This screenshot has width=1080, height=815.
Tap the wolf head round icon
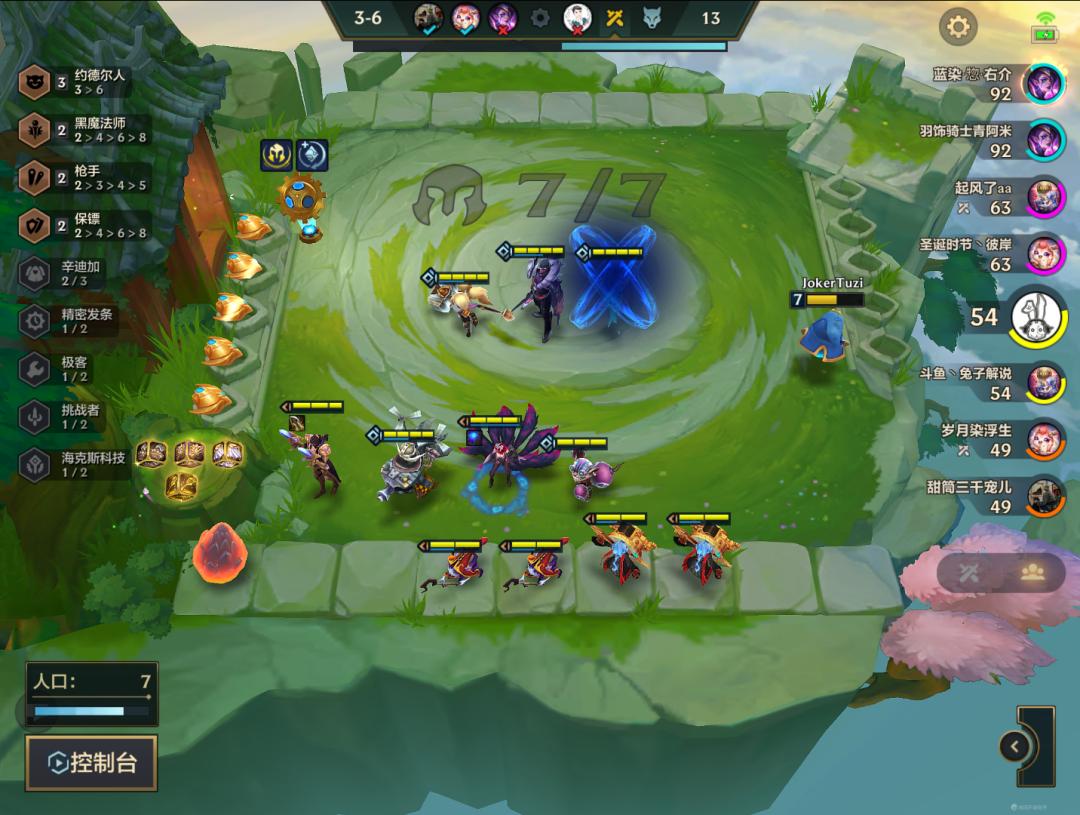point(652,18)
